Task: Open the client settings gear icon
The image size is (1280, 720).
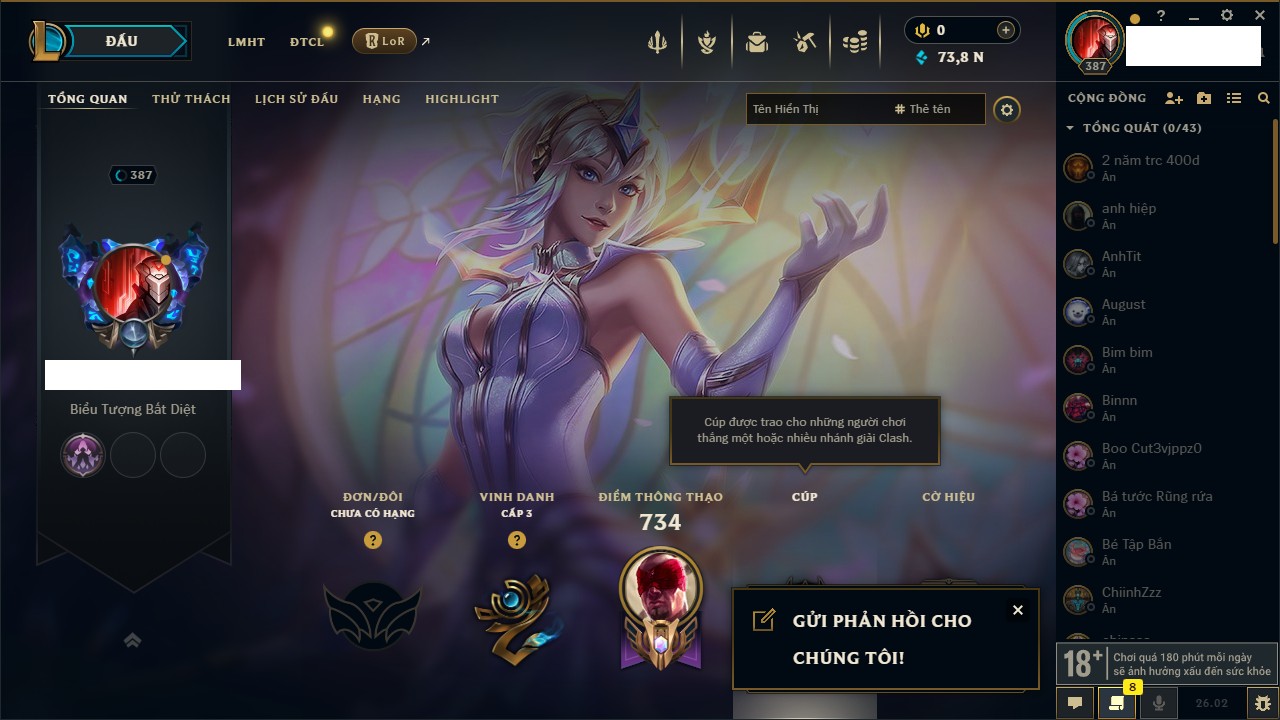Action: 1227,16
